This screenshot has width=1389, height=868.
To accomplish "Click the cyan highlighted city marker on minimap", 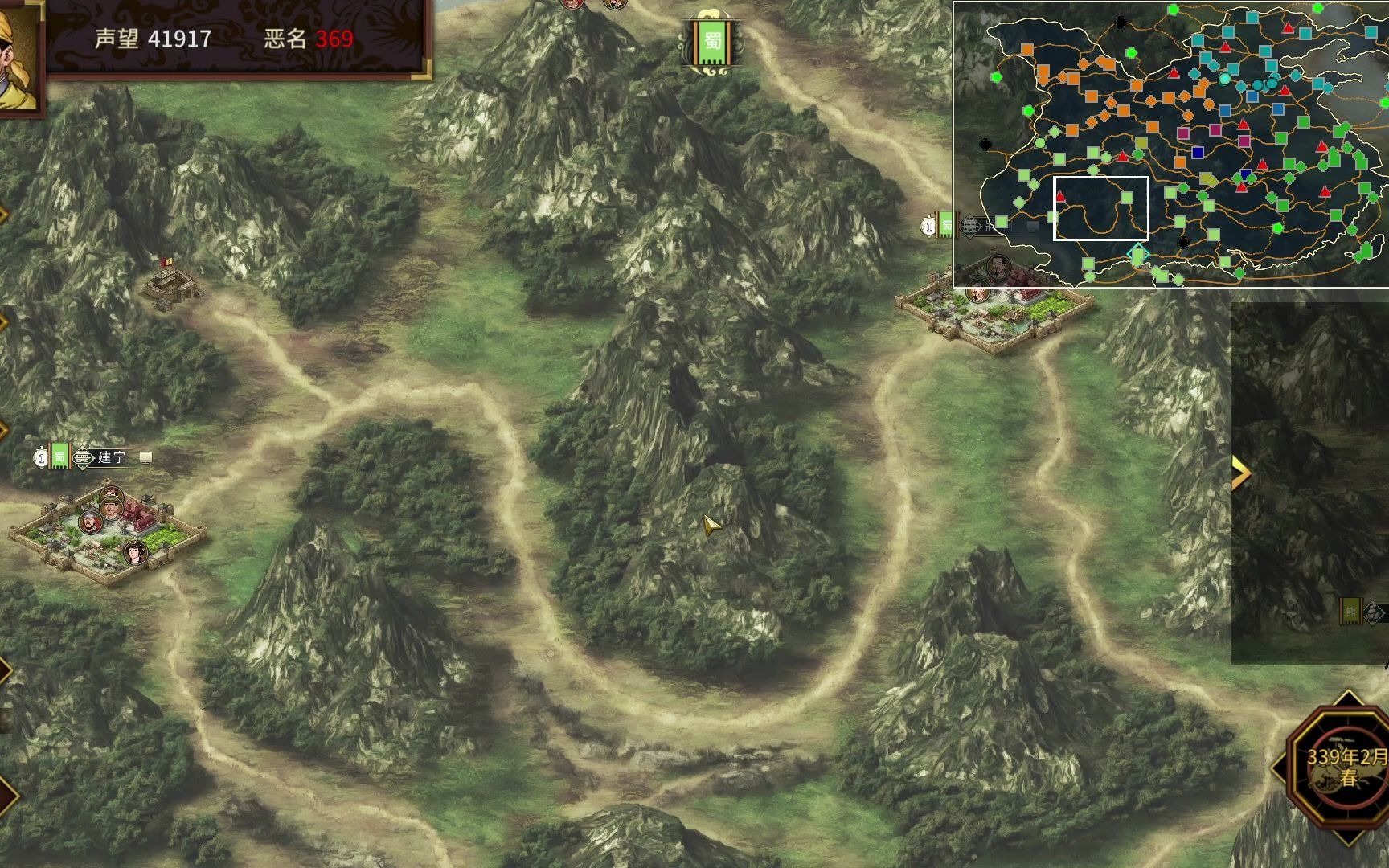I will coord(1136,255).
